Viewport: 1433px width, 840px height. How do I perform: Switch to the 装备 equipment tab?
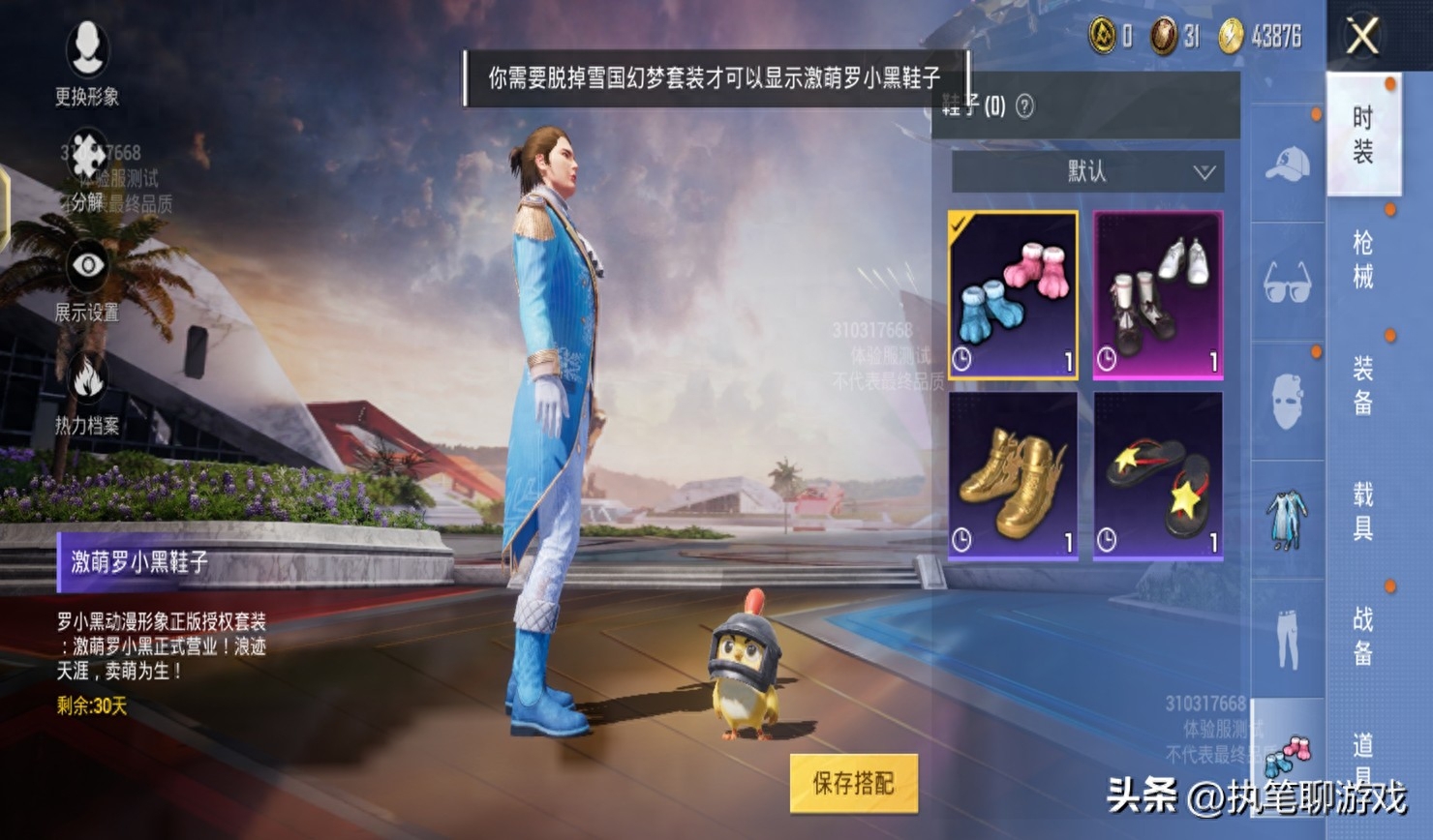coord(1362,385)
